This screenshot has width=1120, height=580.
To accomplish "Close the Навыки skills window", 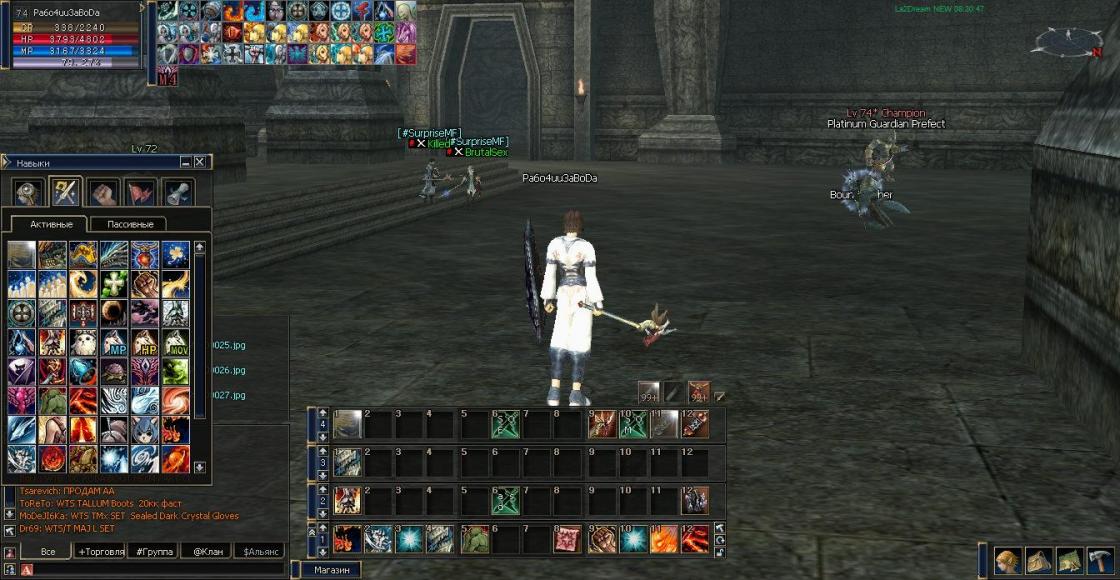I will [200, 162].
